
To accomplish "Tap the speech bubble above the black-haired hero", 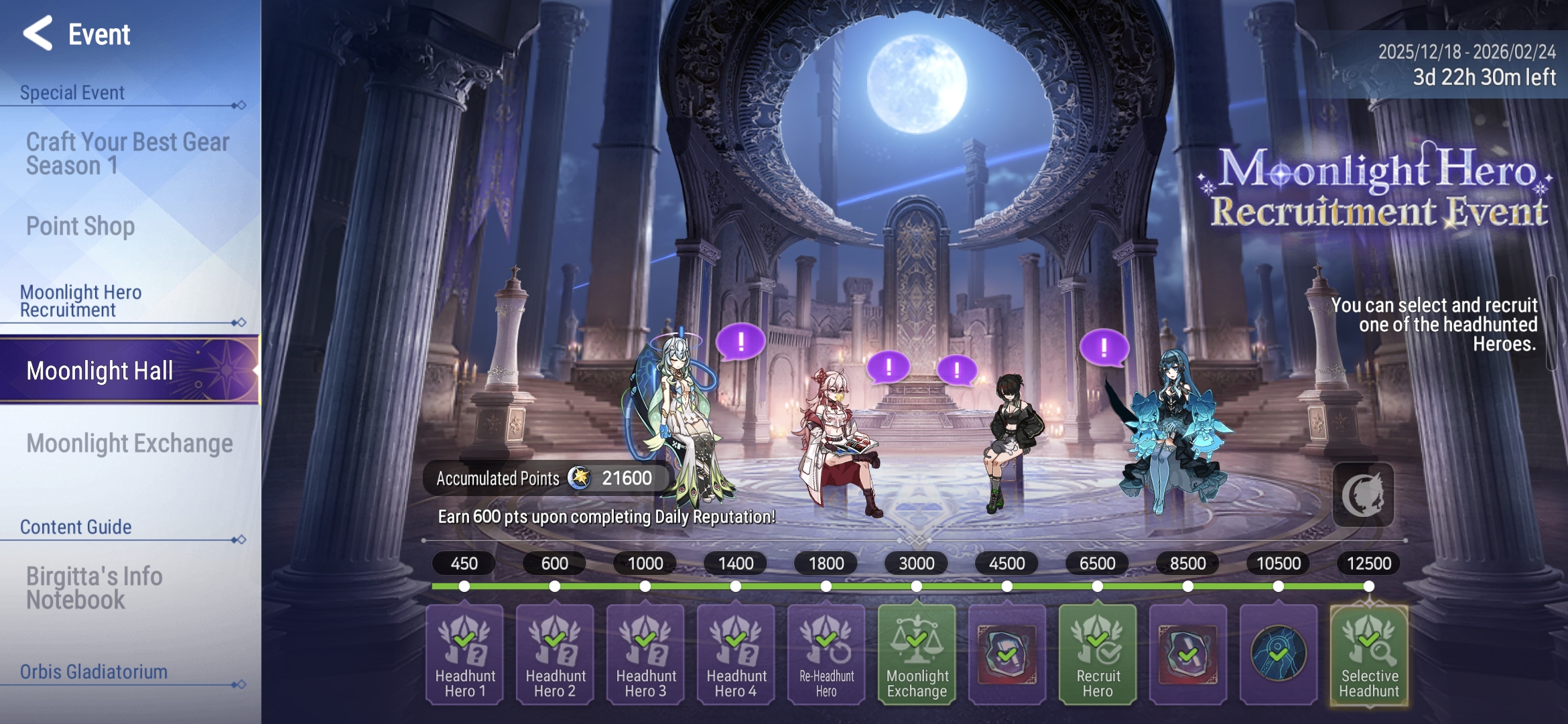I will click(x=956, y=369).
